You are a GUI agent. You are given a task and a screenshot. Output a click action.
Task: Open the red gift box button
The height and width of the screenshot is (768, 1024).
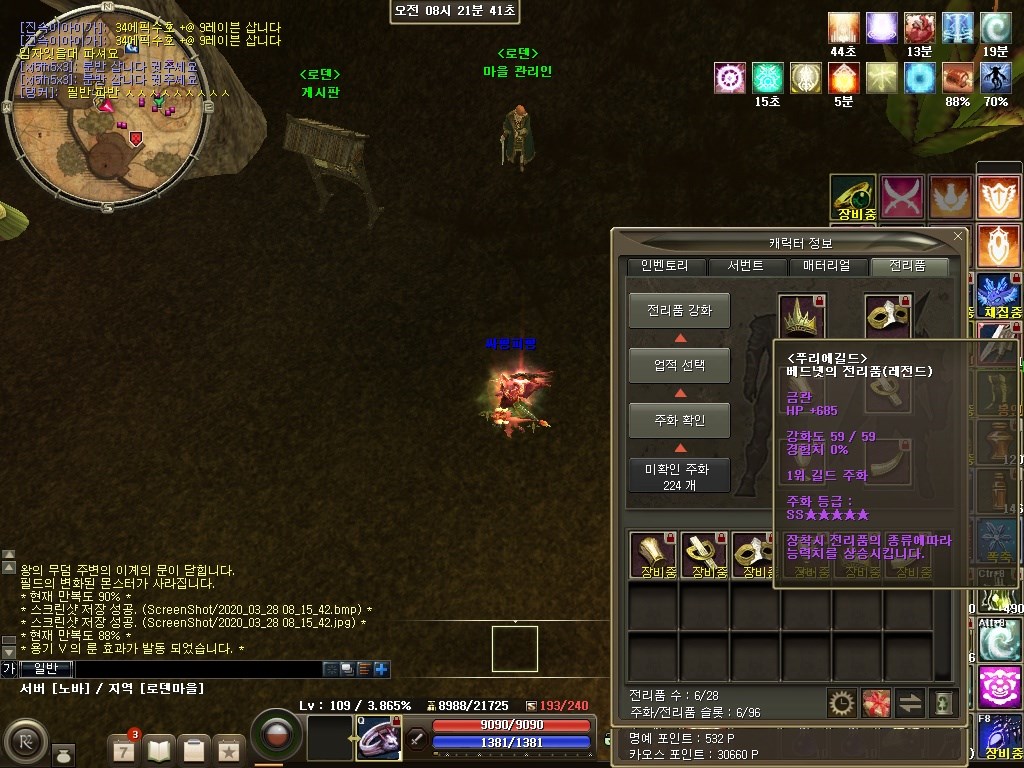tap(876, 703)
